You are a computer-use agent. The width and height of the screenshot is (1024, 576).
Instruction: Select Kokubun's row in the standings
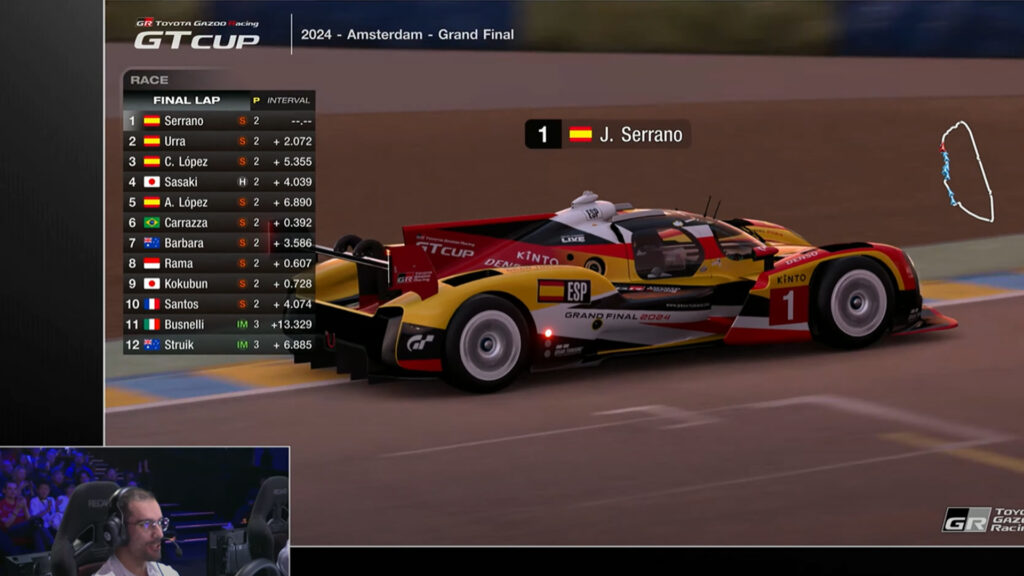218,284
